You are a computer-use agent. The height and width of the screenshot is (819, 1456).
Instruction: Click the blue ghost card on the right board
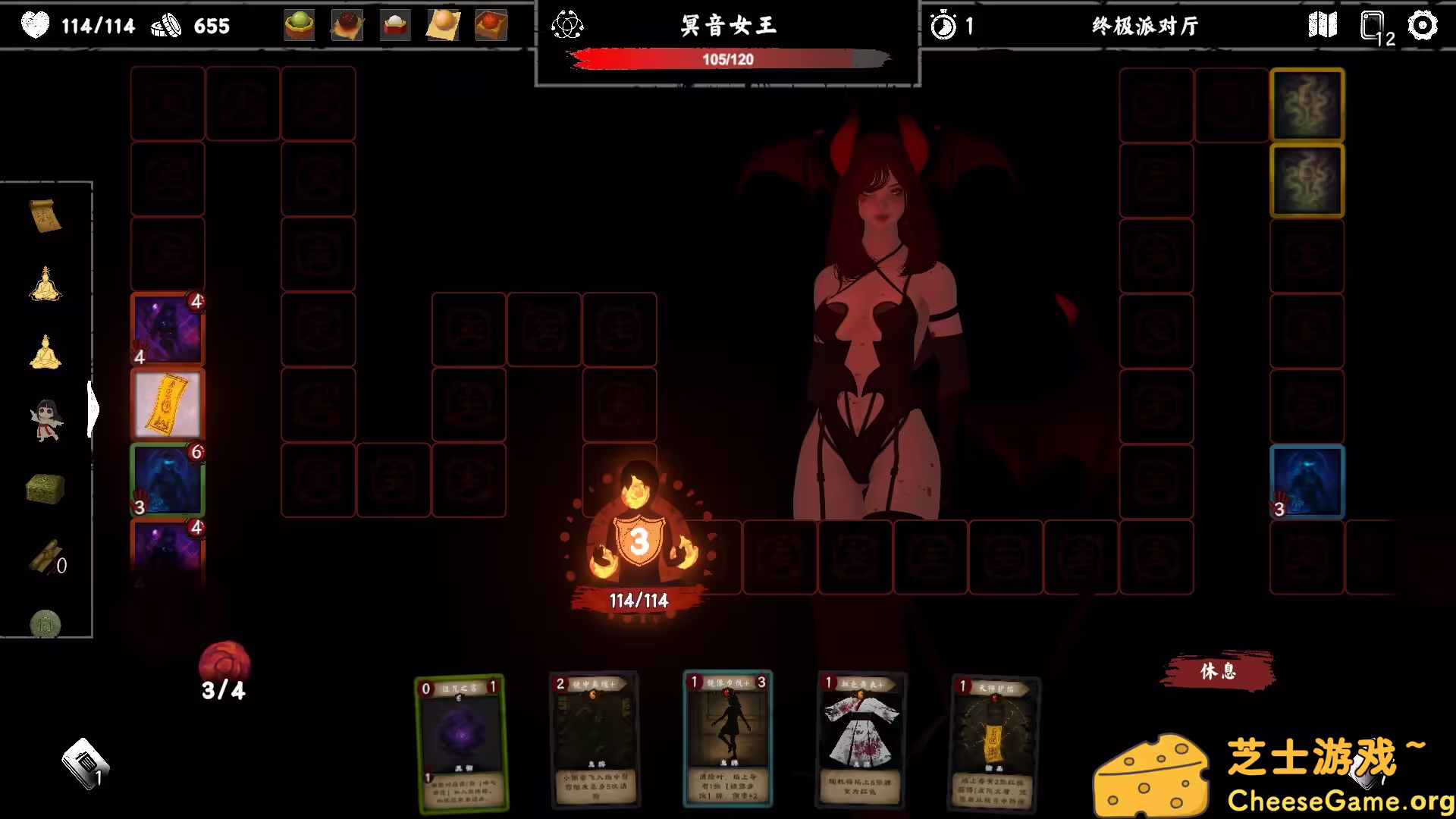[x=1307, y=482]
